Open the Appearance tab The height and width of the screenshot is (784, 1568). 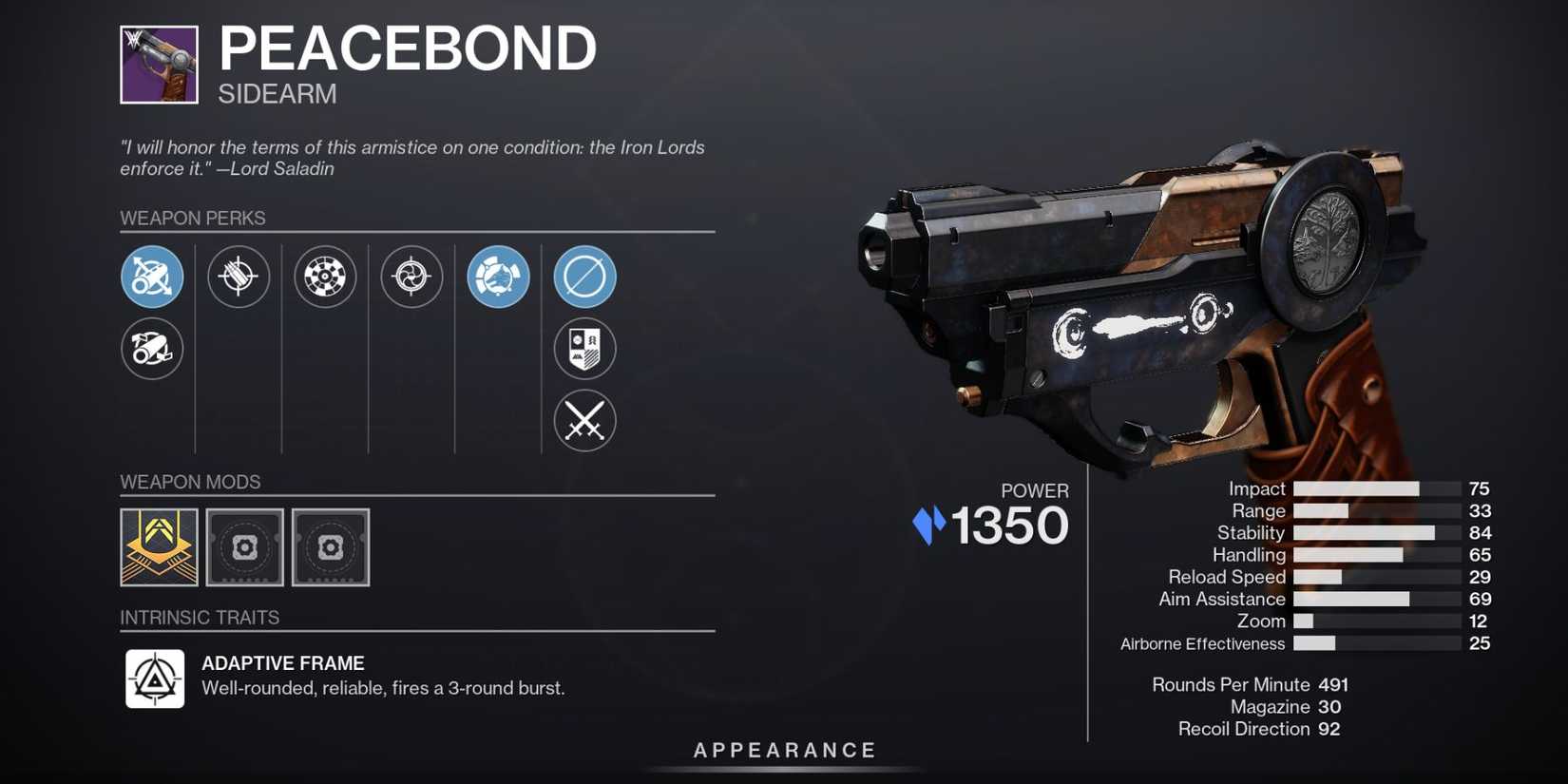(784, 750)
